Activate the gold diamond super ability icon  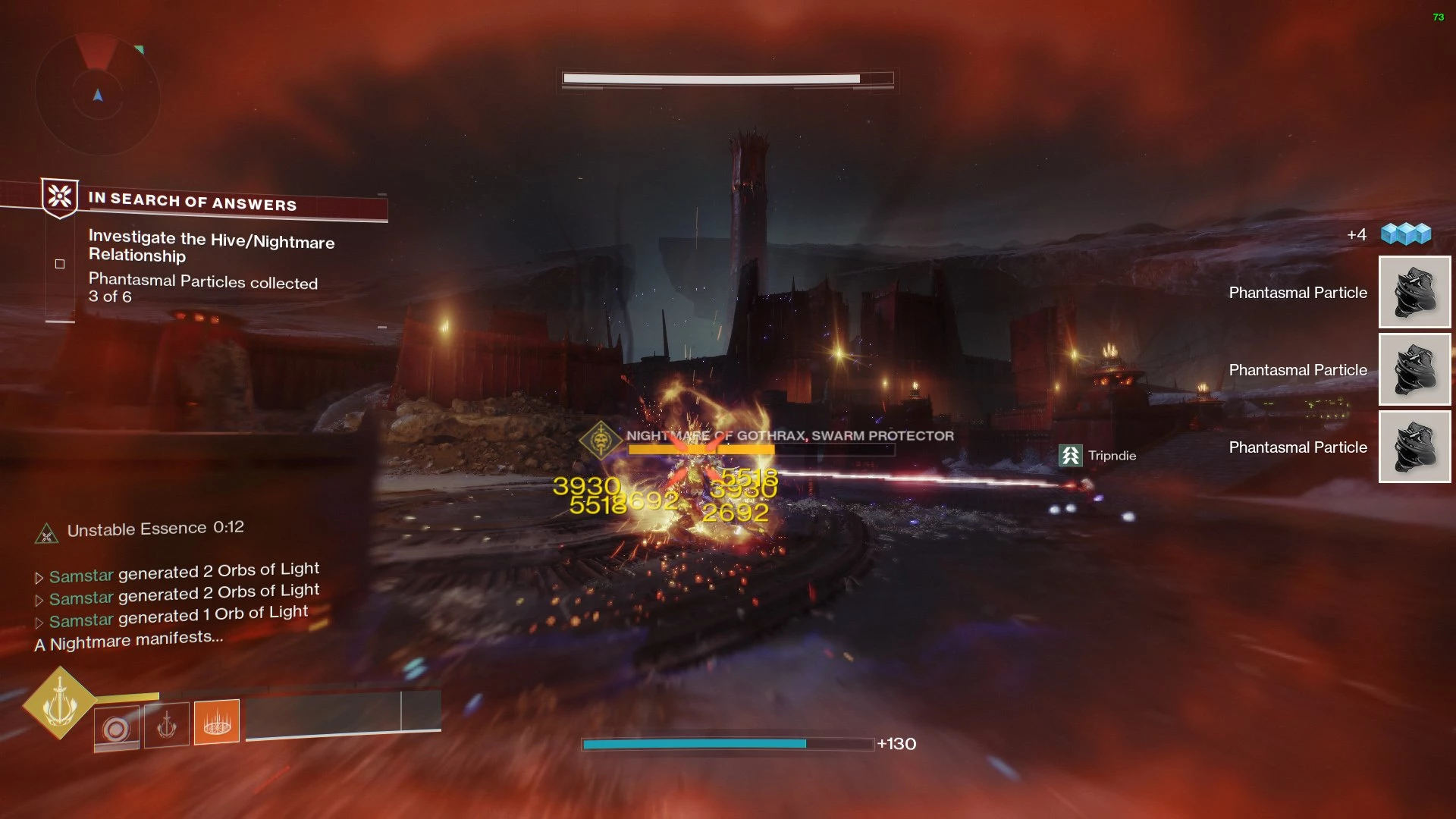pos(60,703)
